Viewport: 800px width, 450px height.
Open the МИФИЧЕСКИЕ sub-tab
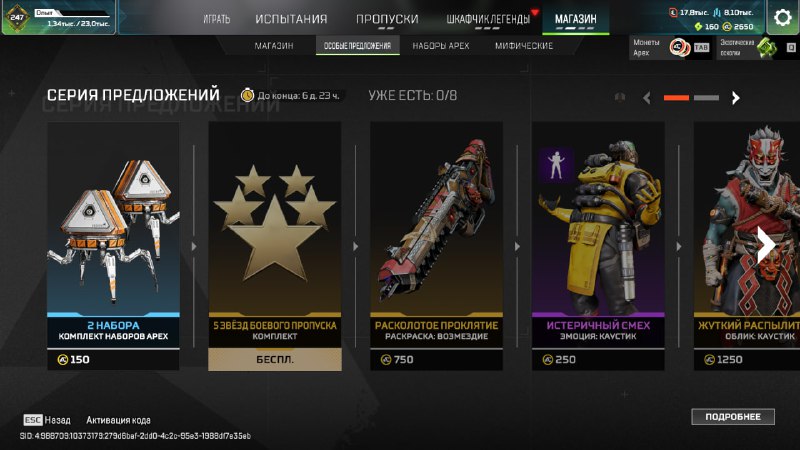pyautogui.click(x=524, y=46)
